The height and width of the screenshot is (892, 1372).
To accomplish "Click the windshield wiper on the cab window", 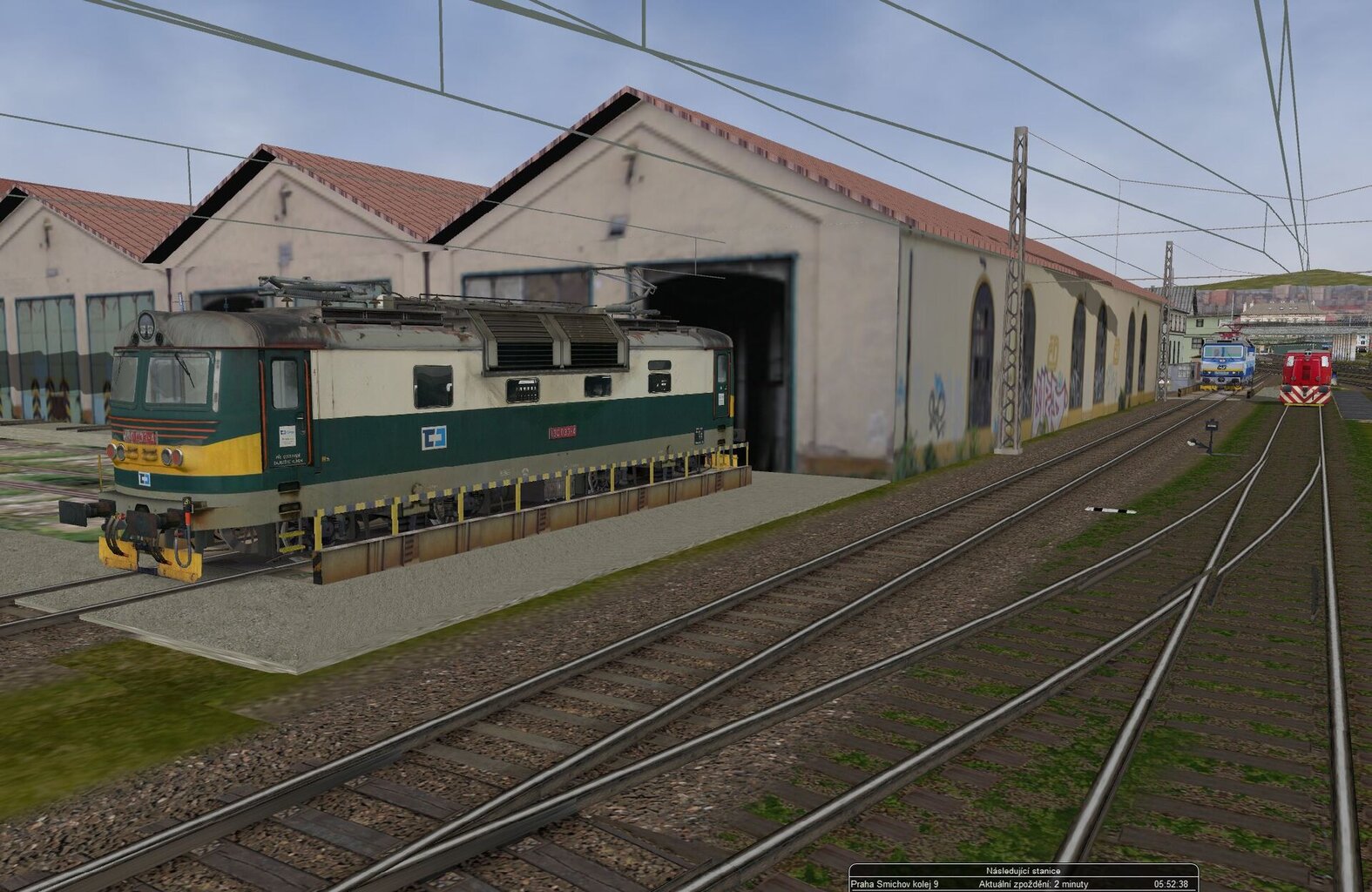I will point(186,372).
